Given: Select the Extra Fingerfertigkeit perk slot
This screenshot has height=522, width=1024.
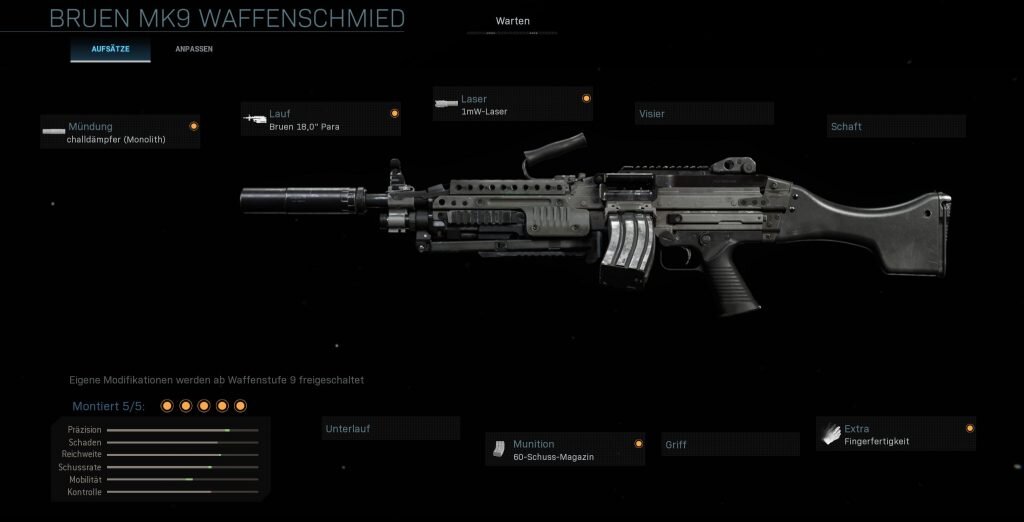Looking at the screenshot, I should 896,435.
